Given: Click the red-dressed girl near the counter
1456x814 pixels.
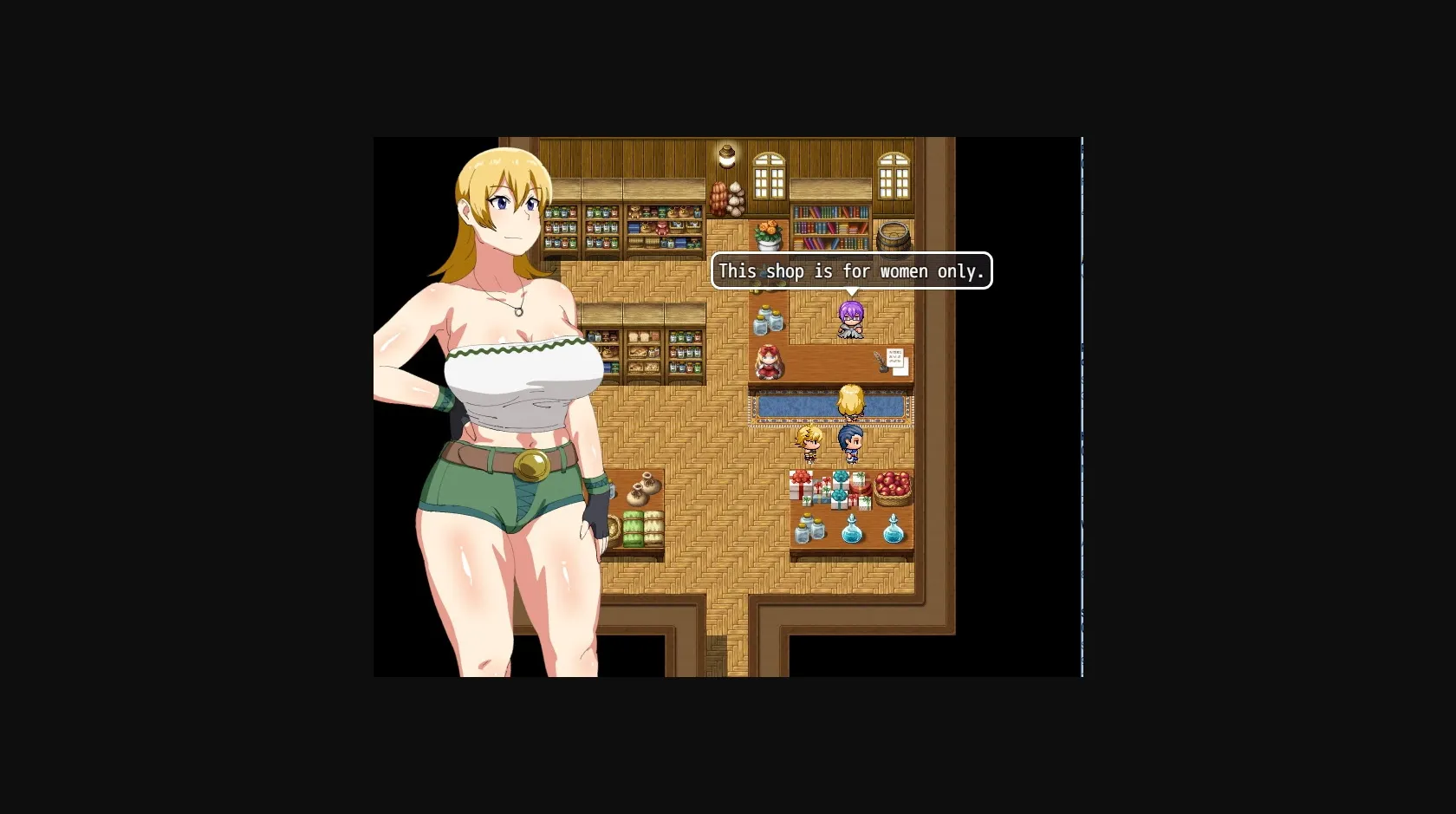Looking at the screenshot, I should tap(769, 361).
